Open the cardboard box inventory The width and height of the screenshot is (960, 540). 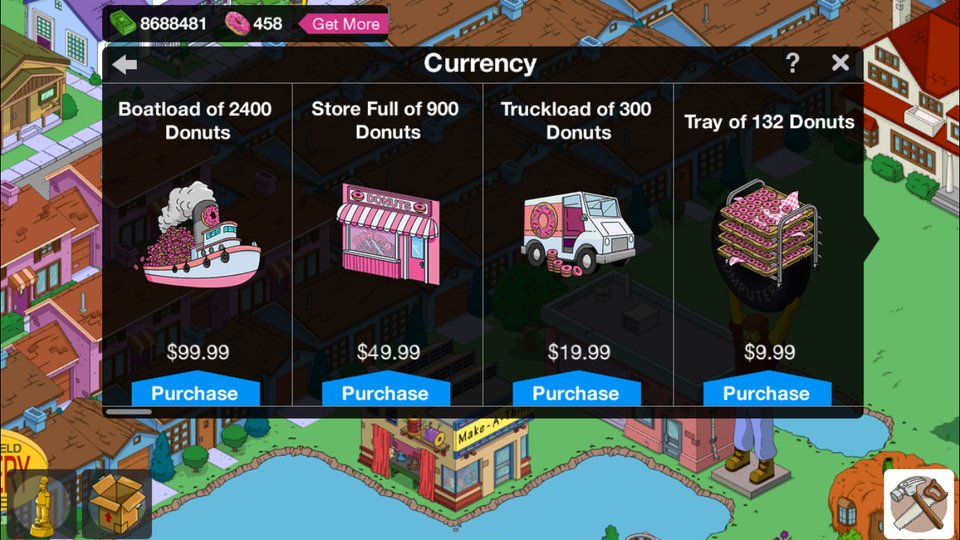116,503
